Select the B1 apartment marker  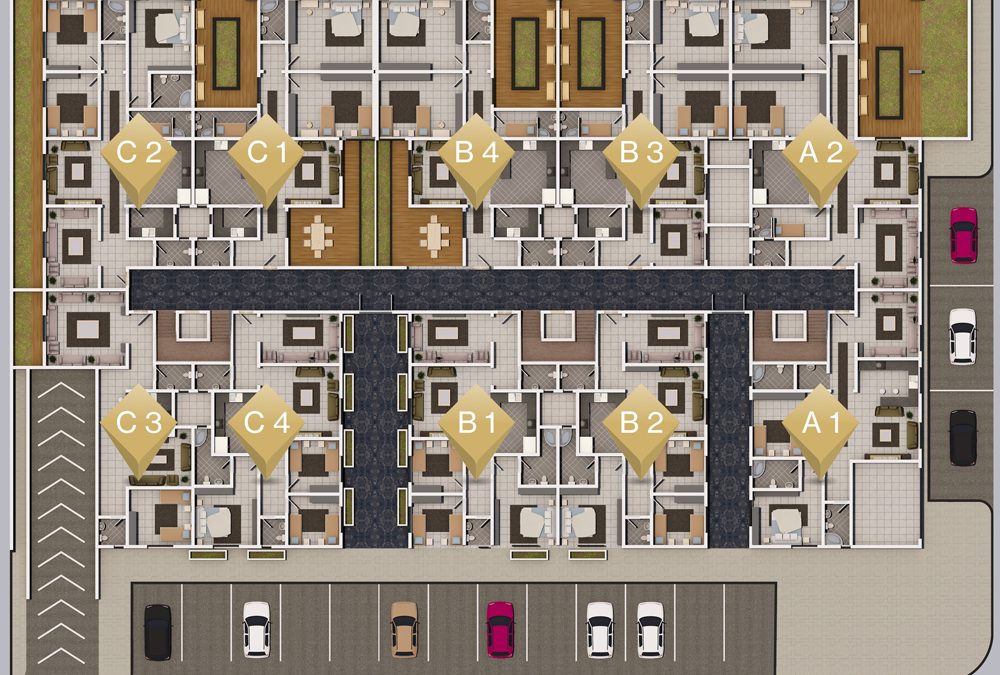(x=477, y=424)
